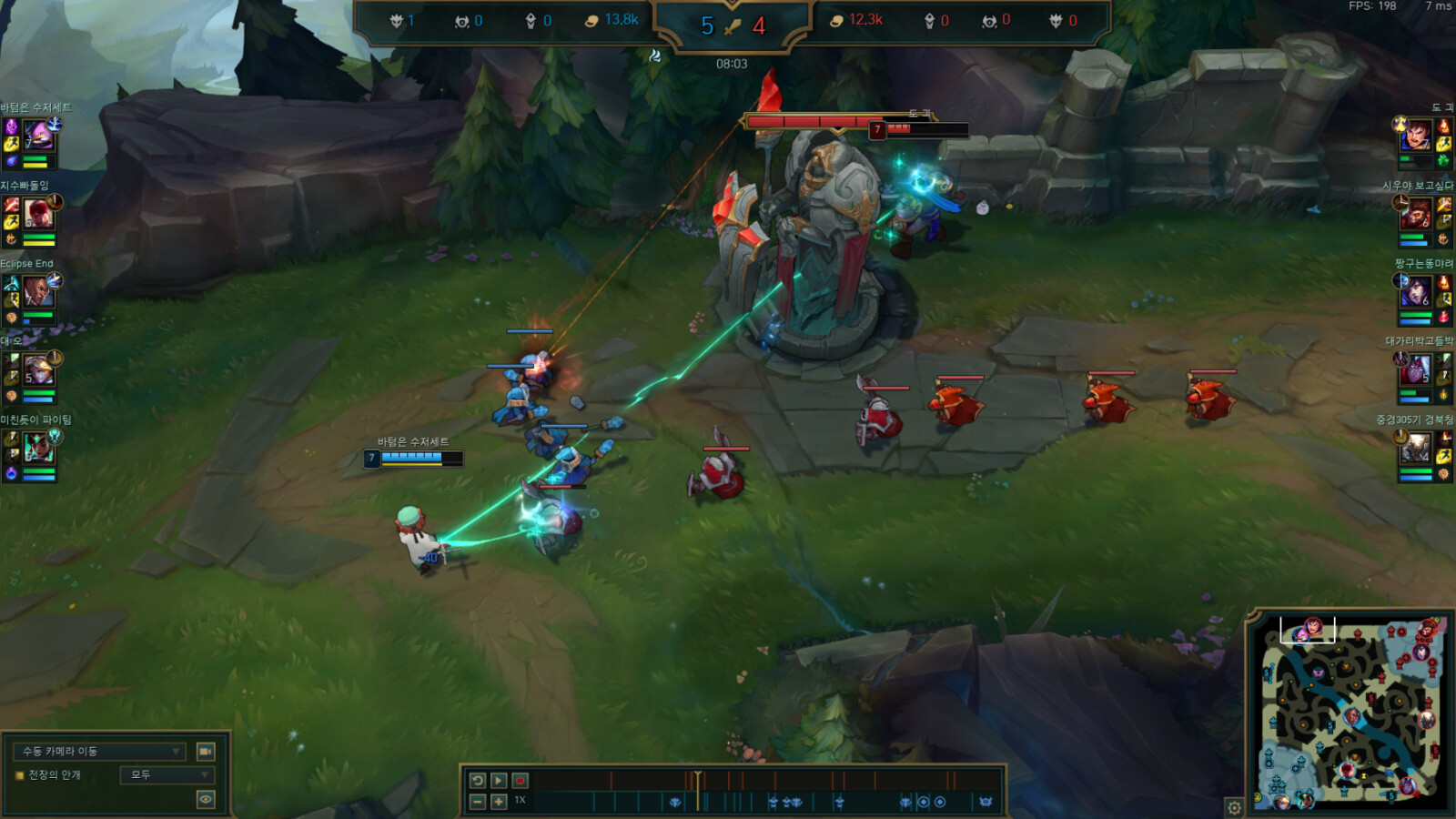Screen dimensions: 1456x819
Task: Increase playback speed with the plus button
Action: coord(499,801)
